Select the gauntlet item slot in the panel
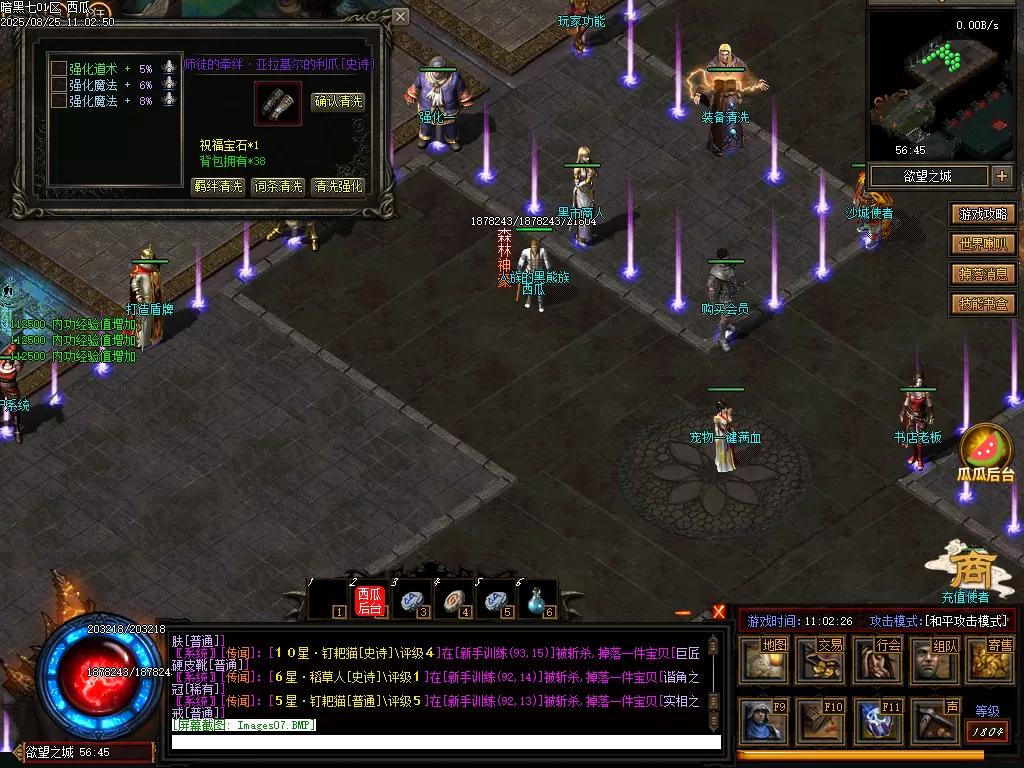This screenshot has width=1024, height=768. 277,102
